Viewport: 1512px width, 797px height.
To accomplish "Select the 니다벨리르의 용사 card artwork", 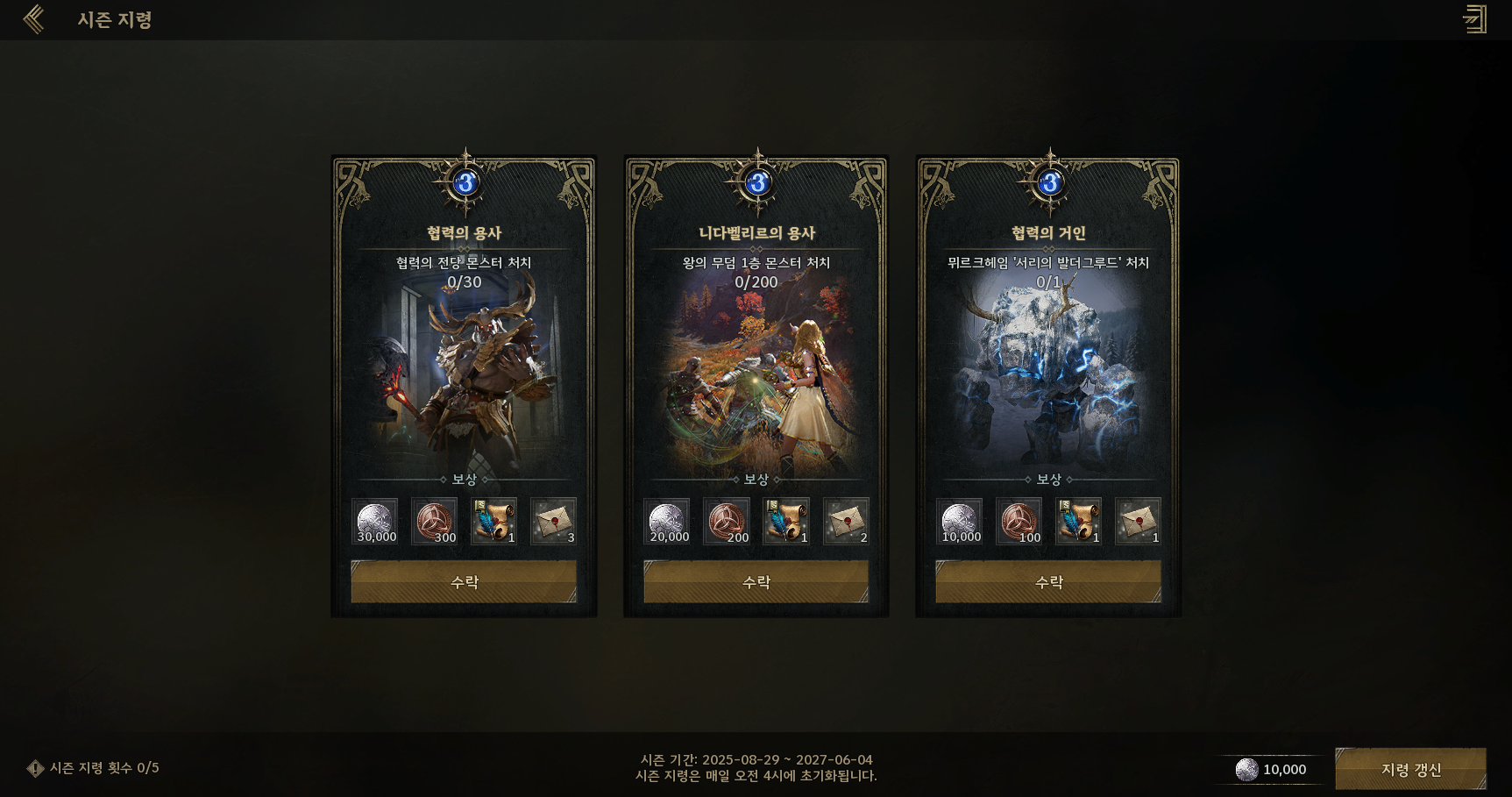I will click(756, 377).
